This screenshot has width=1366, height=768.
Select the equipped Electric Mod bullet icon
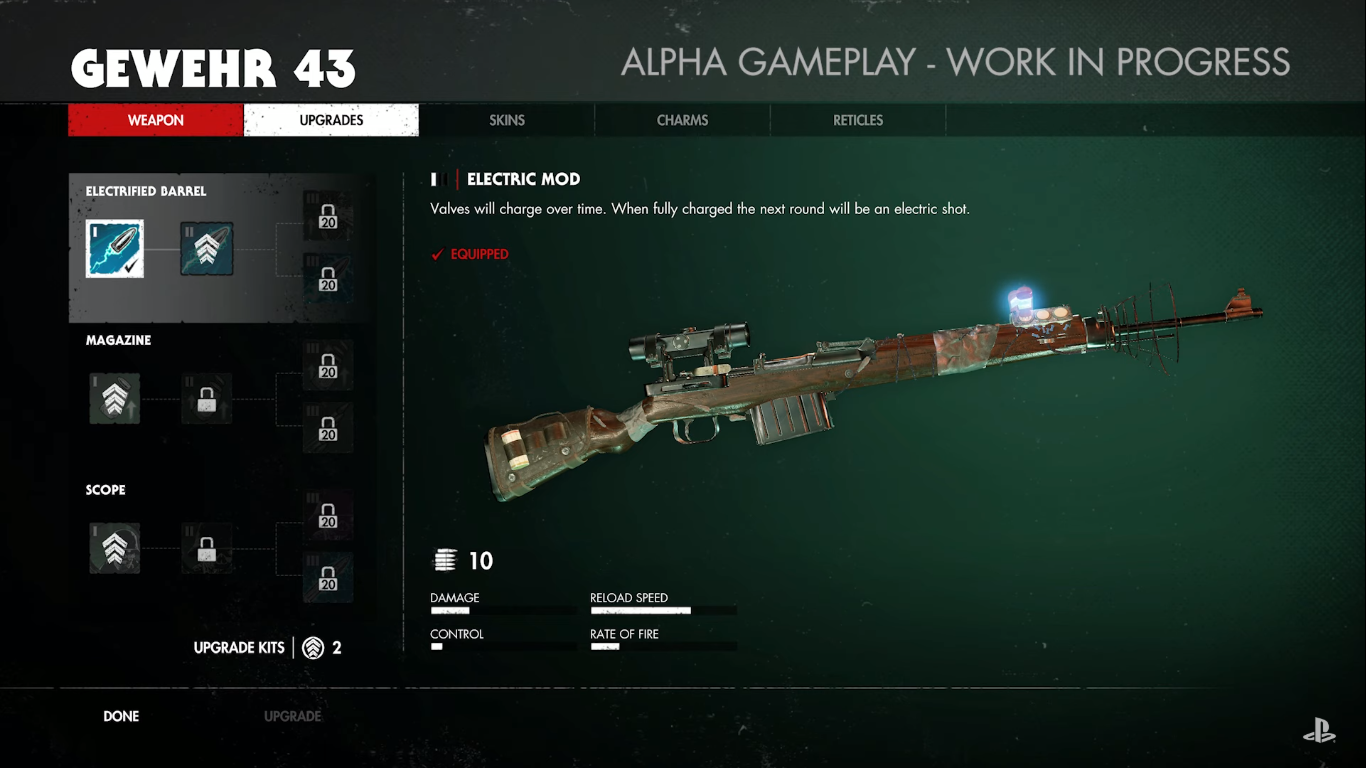(114, 249)
